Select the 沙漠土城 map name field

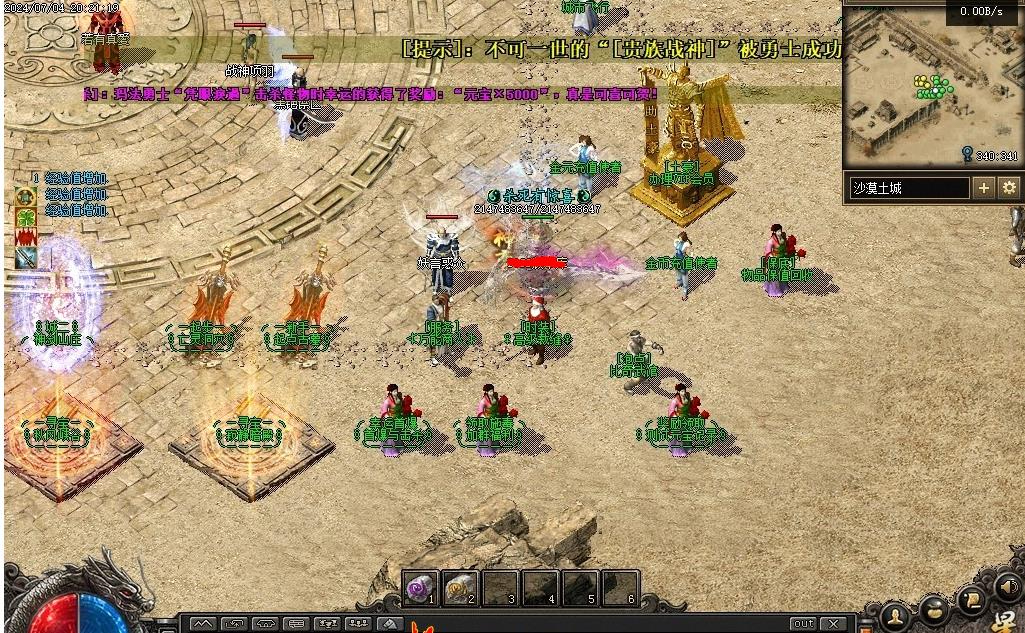pos(909,187)
